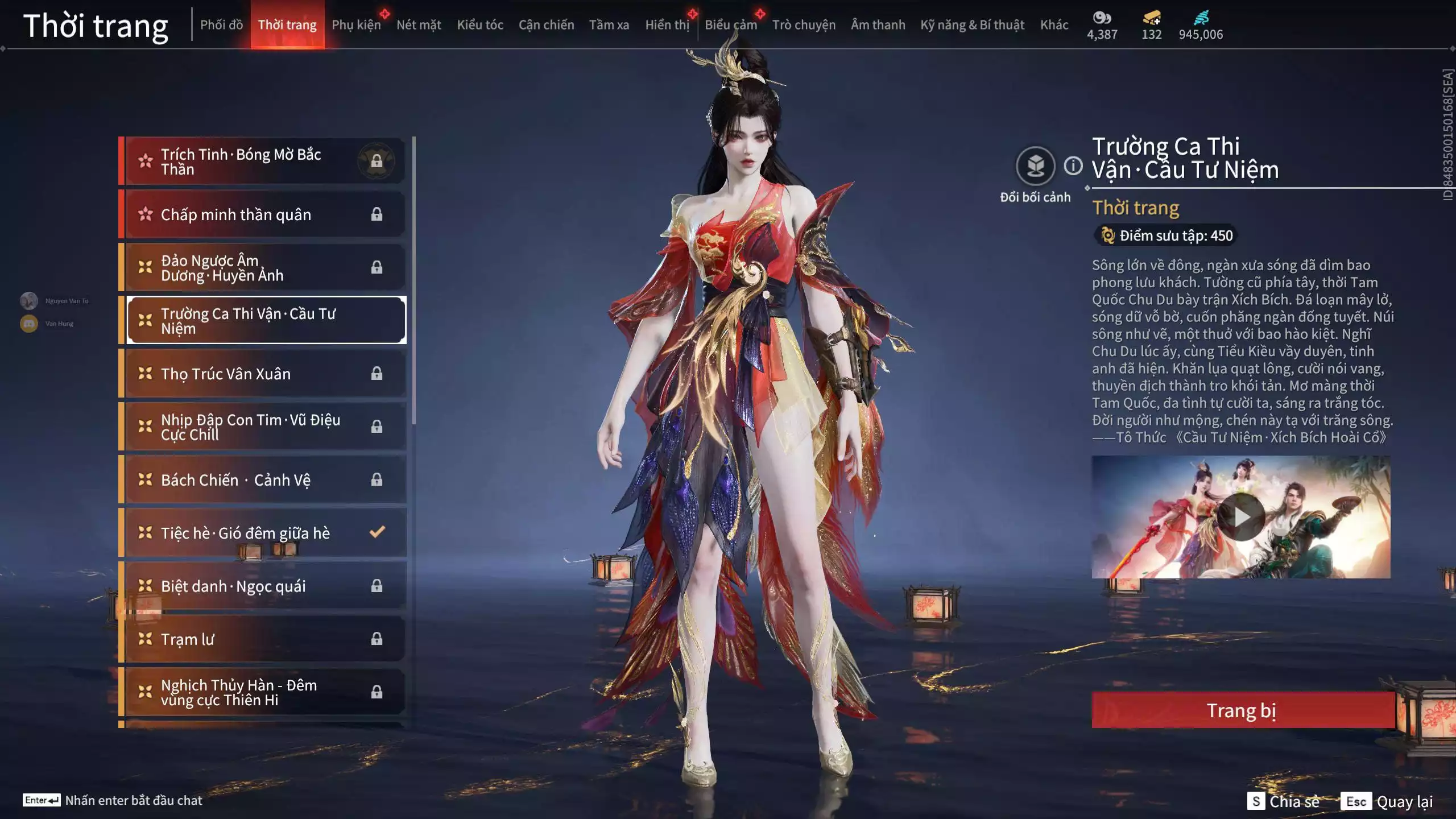The width and height of the screenshot is (1456, 819).
Task: Play the outfit preview video
Action: tap(1240, 517)
